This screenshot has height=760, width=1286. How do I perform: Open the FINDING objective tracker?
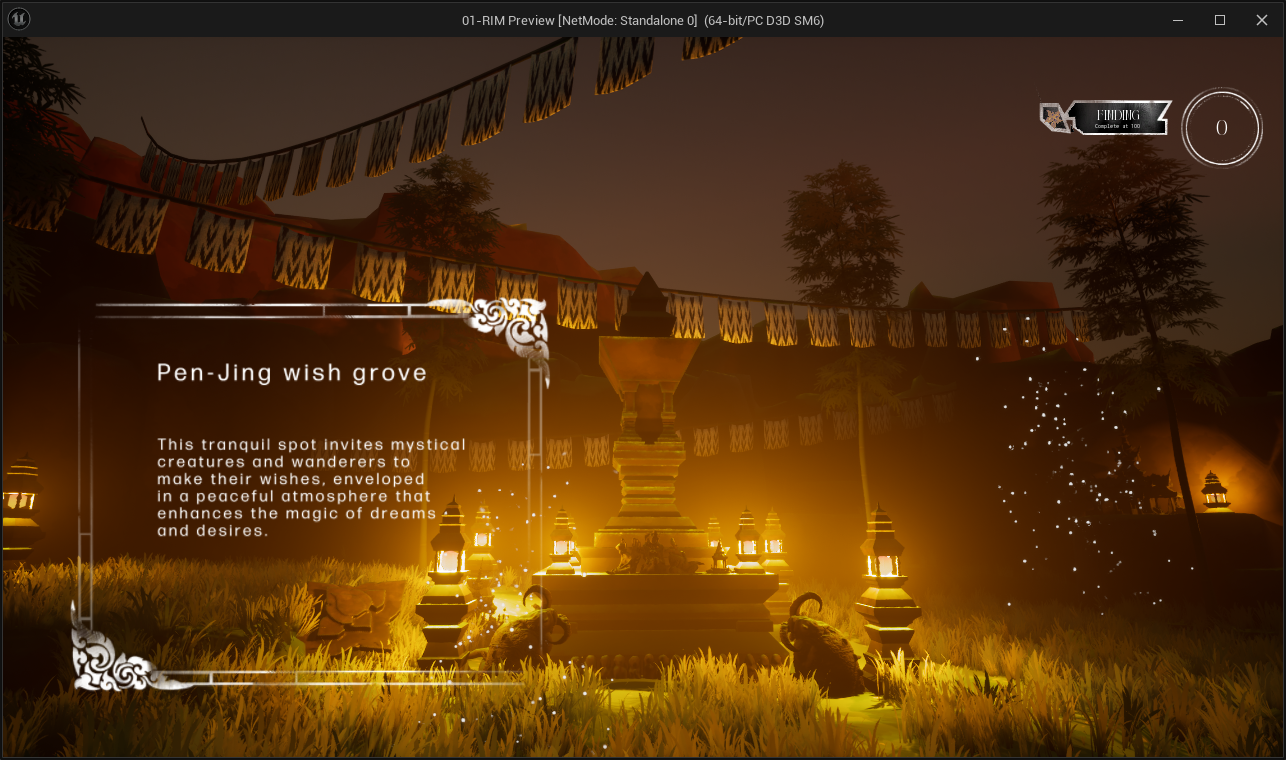[1117, 118]
